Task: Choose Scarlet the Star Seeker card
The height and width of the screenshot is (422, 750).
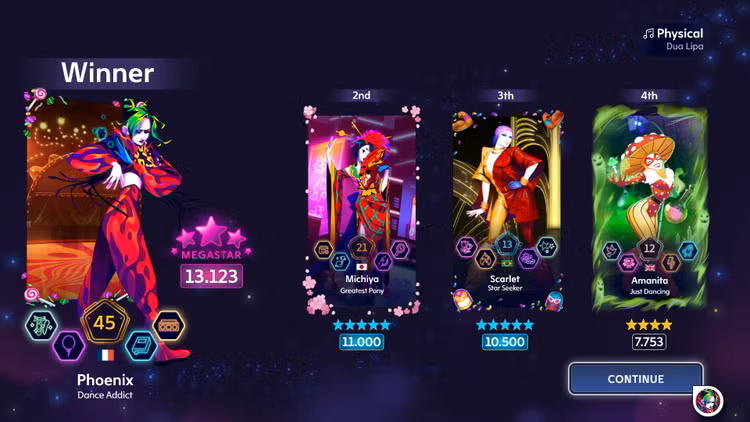Action: coord(505,206)
